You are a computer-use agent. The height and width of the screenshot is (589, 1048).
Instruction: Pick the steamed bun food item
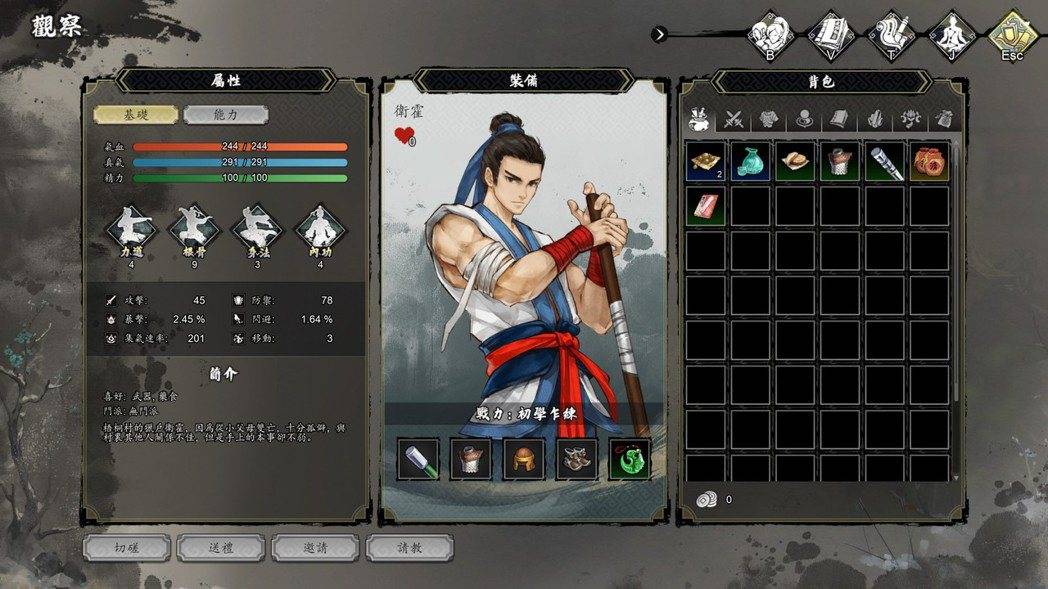click(795, 162)
